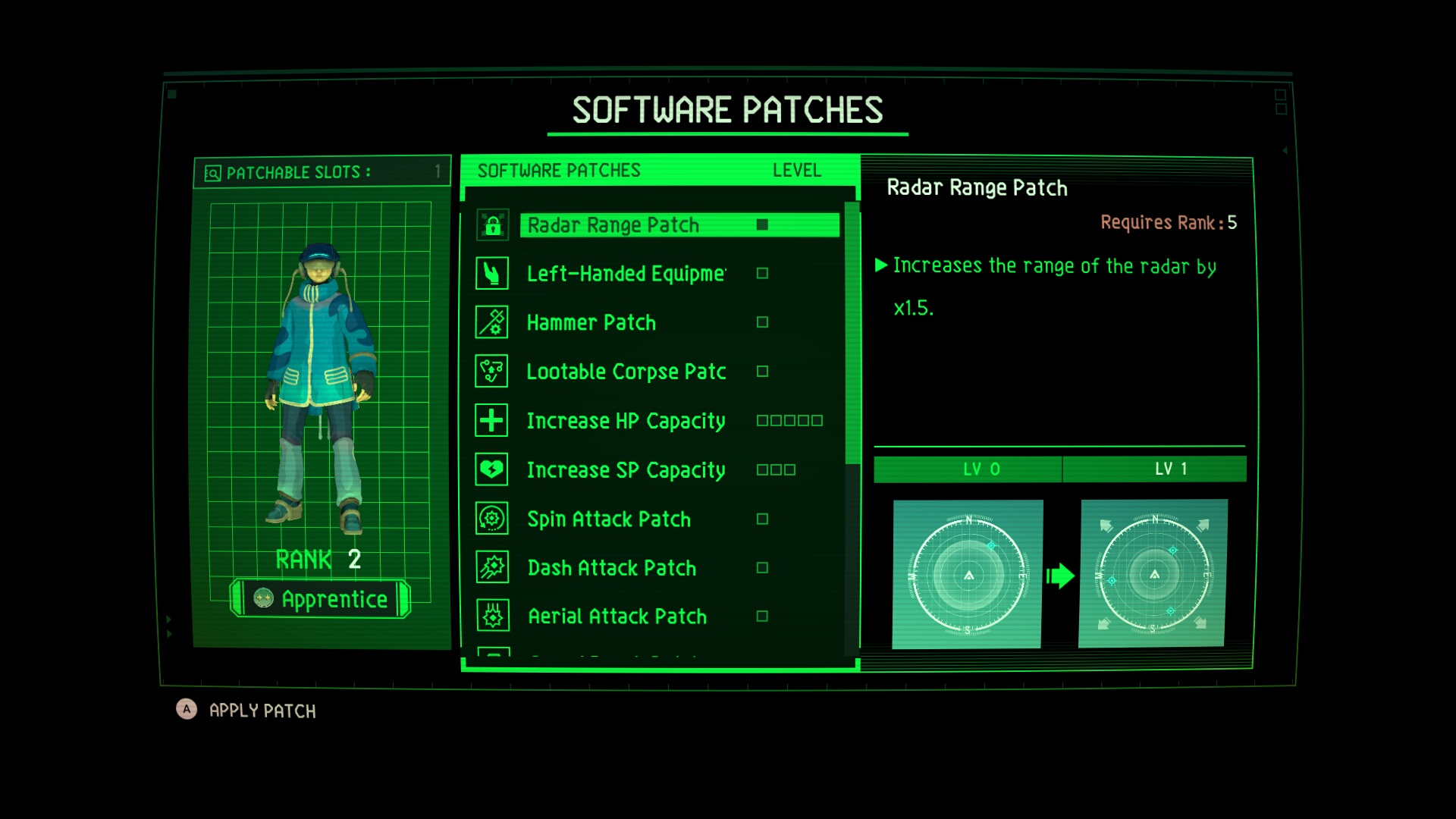Choose the Increase SP Capacity patch
This screenshot has height=819, width=1456.
coord(626,470)
